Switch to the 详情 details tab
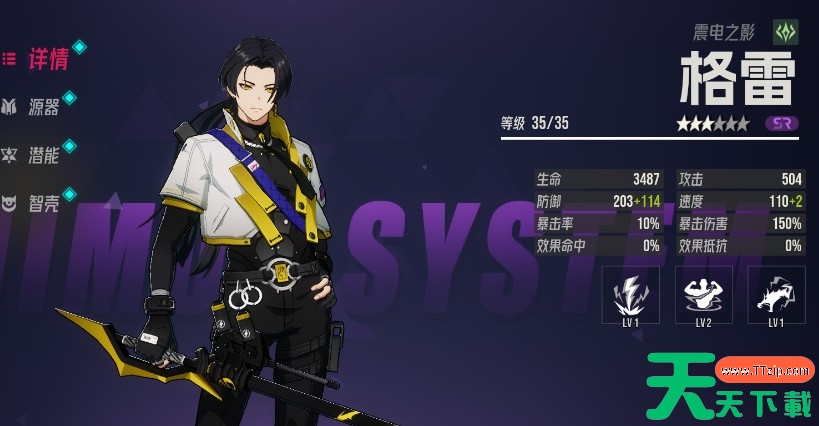This screenshot has width=819, height=426. (45, 59)
